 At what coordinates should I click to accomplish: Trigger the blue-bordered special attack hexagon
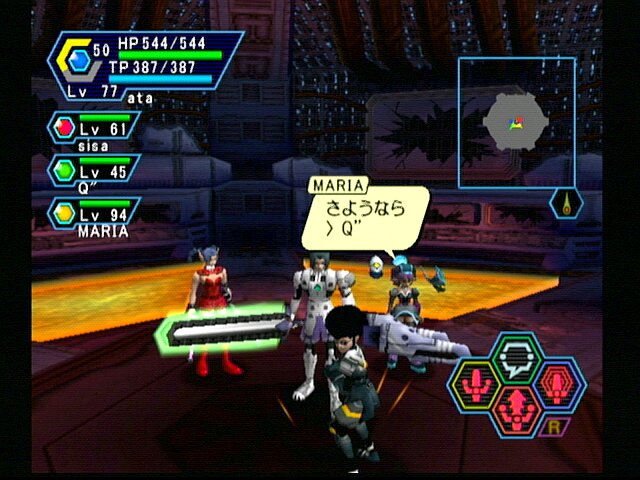click(x=558, y=384)
